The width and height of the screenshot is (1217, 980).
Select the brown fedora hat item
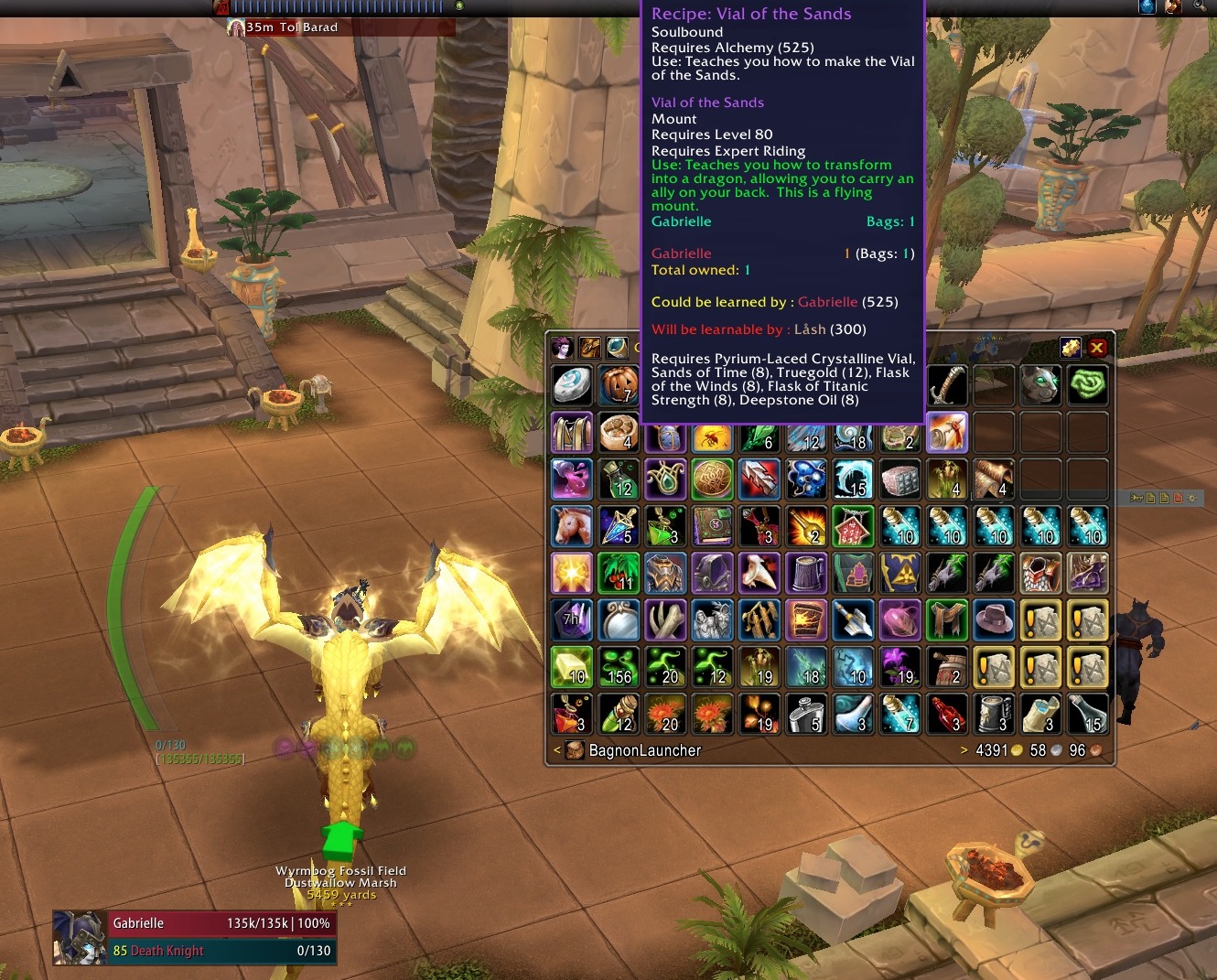point(994,620)
